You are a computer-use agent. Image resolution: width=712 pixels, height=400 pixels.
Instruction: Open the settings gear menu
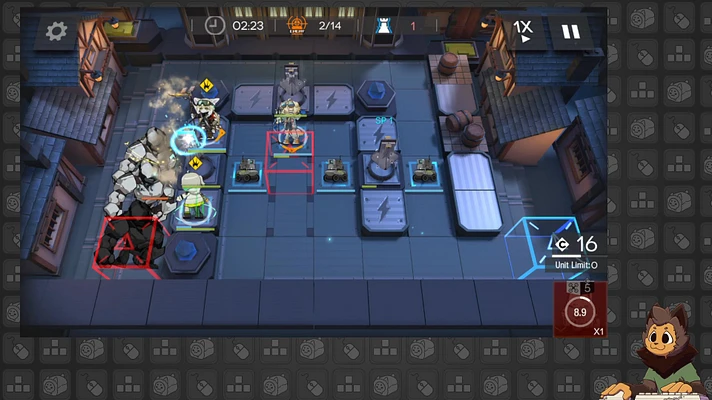(x=57, y=31)
